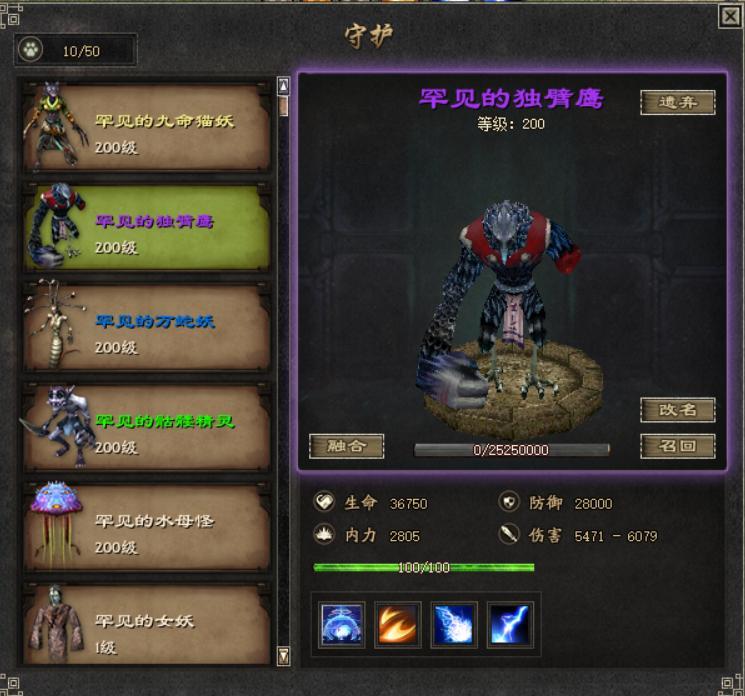Open pet fusion with the 融合 button
The width and height of the screenshot is (745, 696).
[346, 446]
